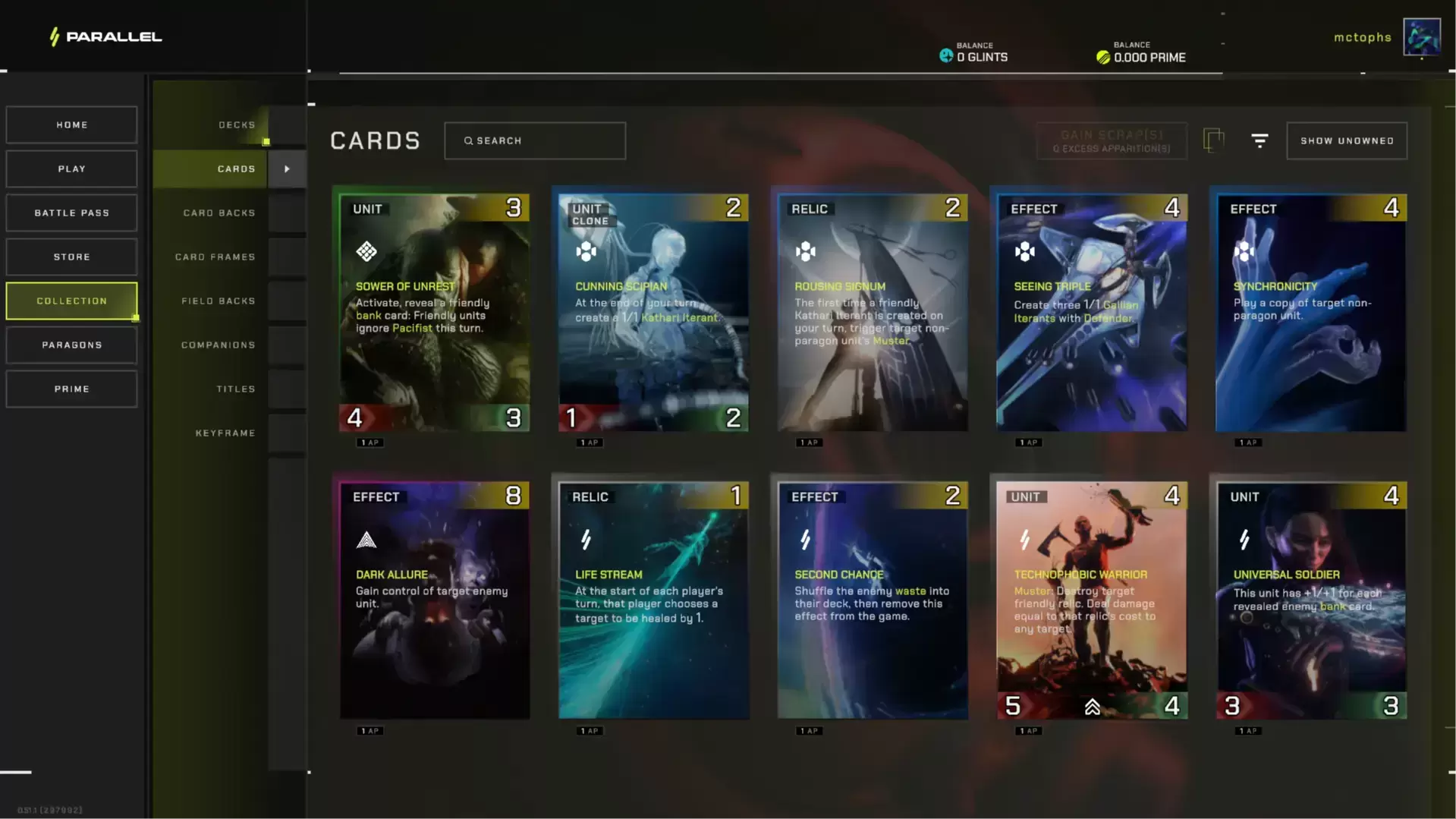Visit the Store

pyautogui.click(x=71, y=257)
